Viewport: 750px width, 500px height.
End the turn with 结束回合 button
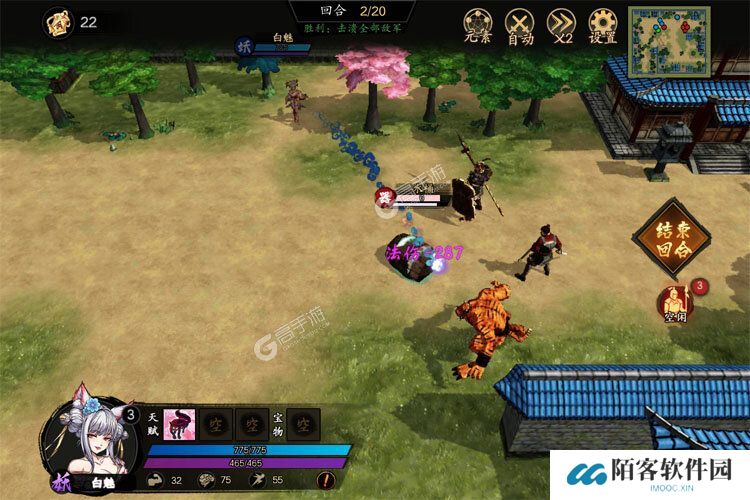click(x=670, y=238)
